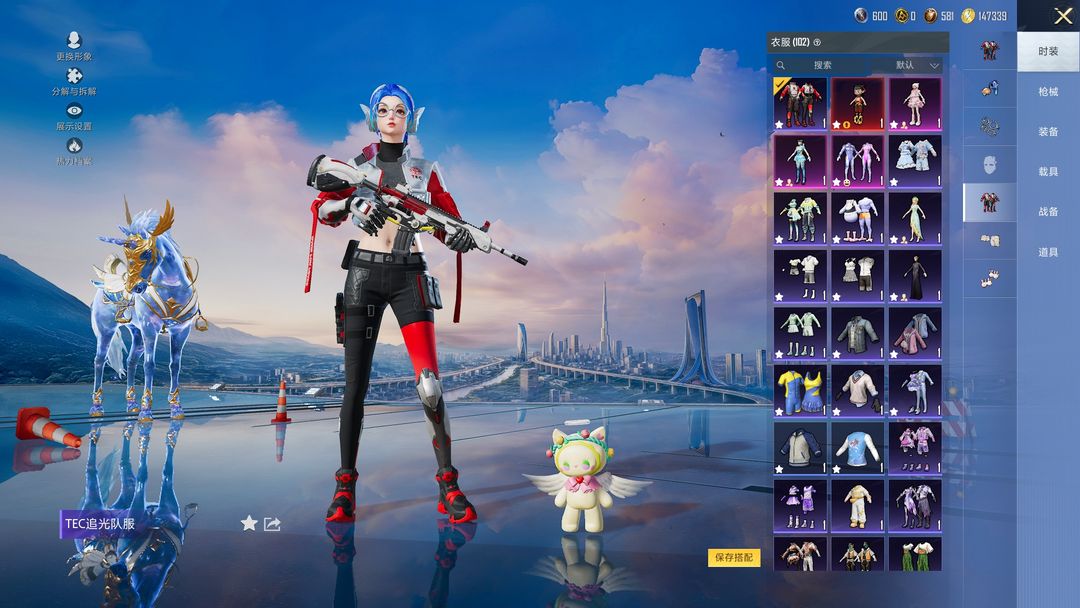Select the 时装 (fashion) tab

(x=1048, y=52)
